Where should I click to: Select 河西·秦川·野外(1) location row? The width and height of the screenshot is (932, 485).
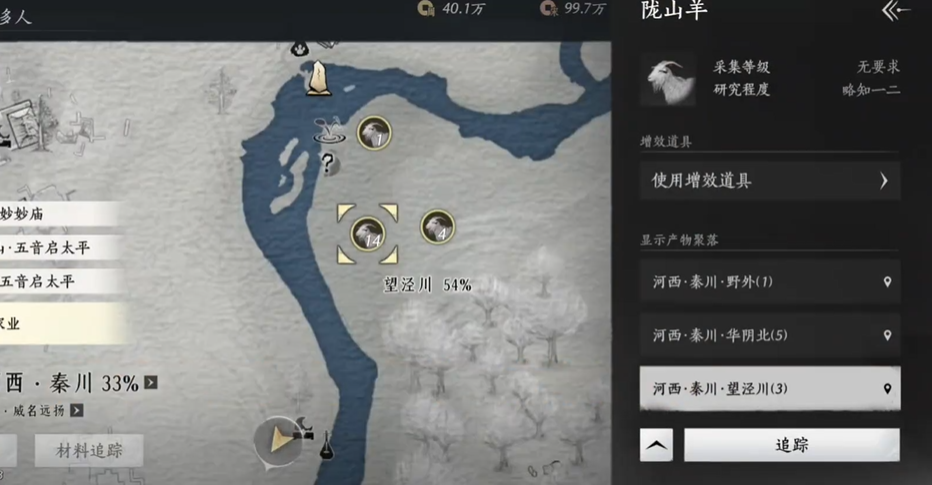click(770, 282)
